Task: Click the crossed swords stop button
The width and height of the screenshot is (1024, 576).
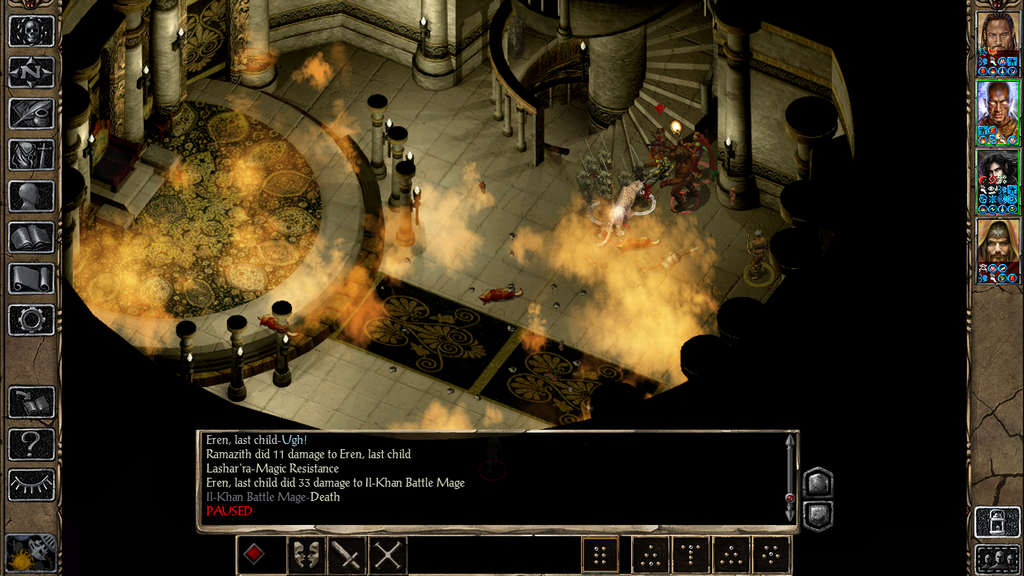Action: [388, 555]
